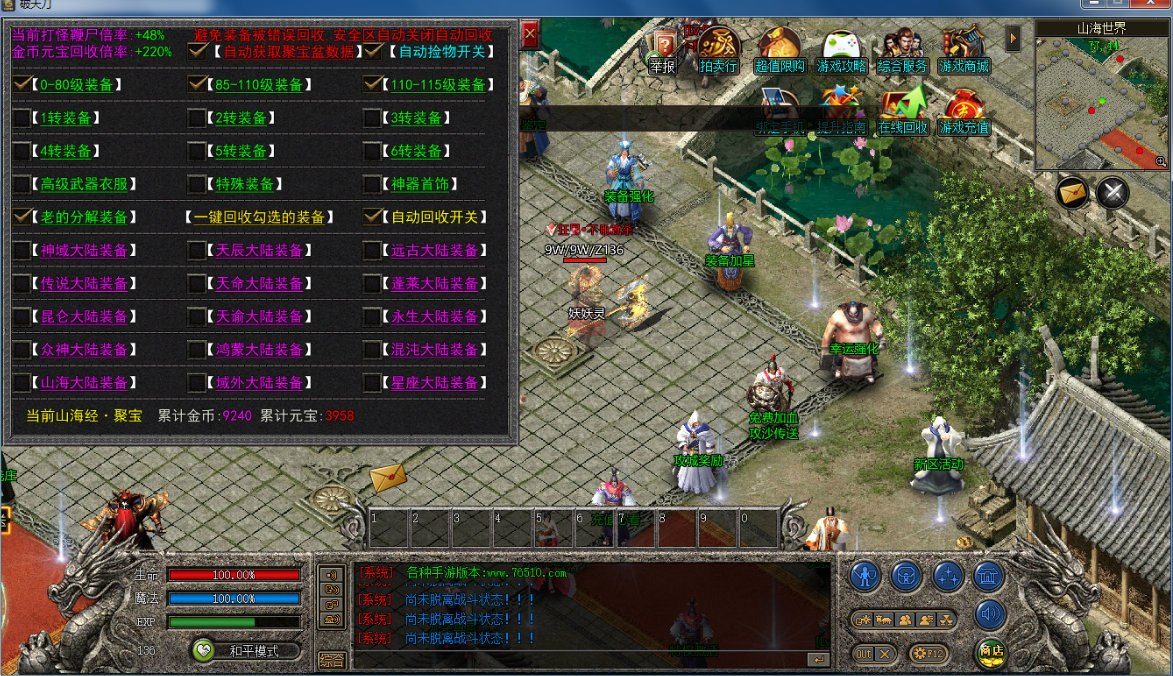This screenshot has width=1173, height=676.
Task: Enable recycling for 高级武器衣服
Action: 22,184
